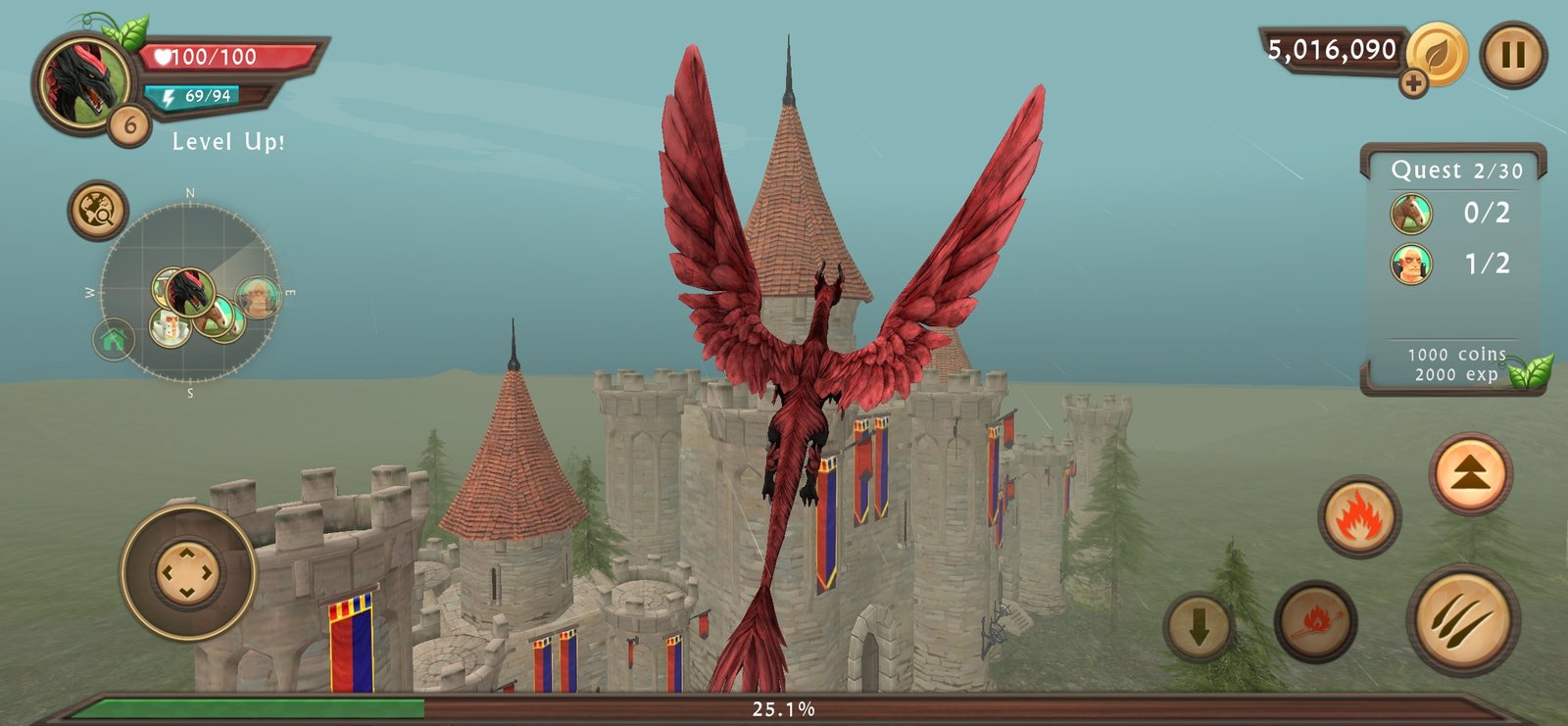
Task: Activate the fire breath ability
Action: 1358,515
